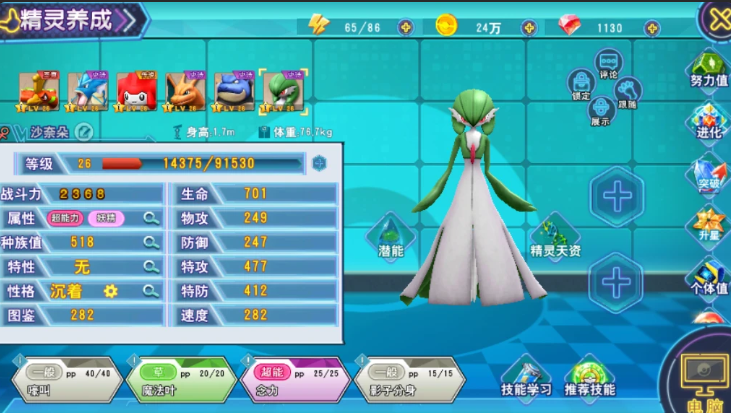
Task: Close the 精灵养成 screen with the X
Action: point(716,16)
